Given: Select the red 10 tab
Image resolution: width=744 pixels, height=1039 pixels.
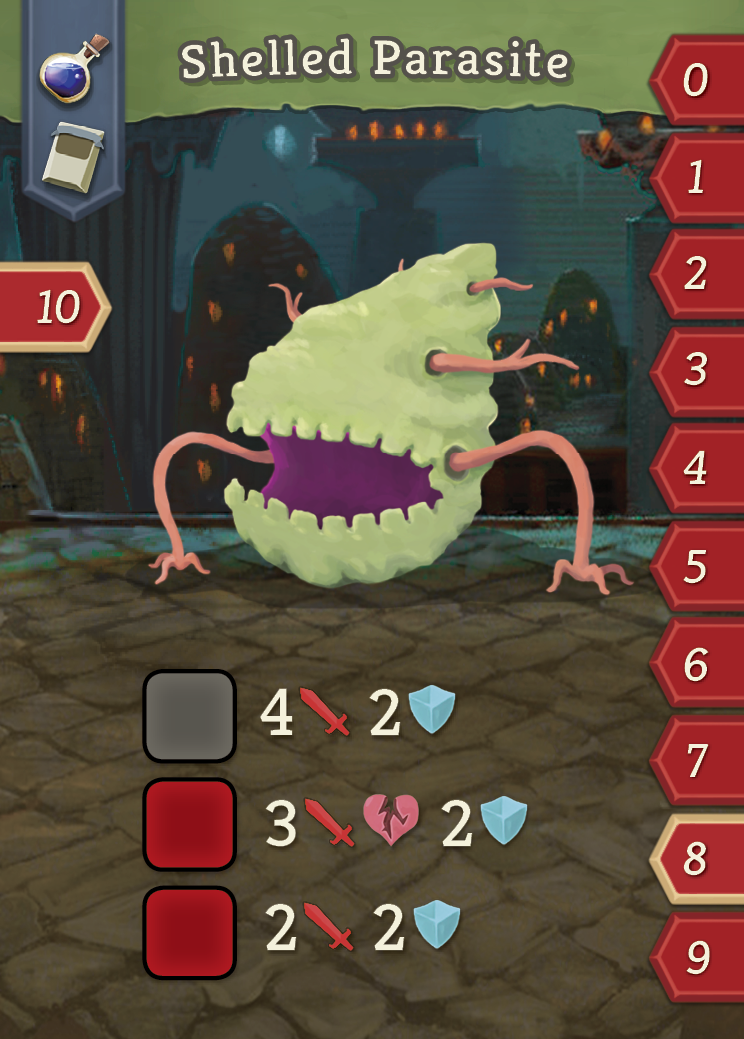Looking at the screenshot, I should 55,308.
